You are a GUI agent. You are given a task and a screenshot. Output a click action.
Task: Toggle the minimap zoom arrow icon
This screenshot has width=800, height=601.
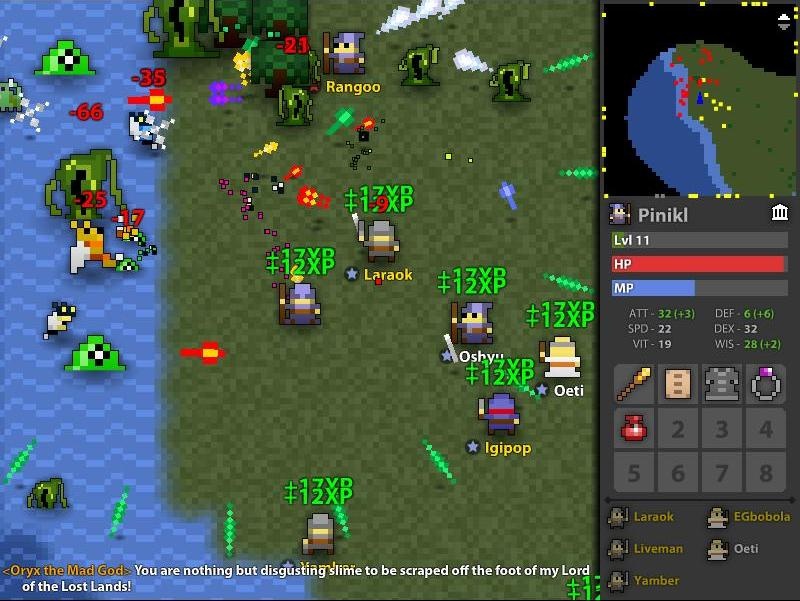click(x=783, y=19)
